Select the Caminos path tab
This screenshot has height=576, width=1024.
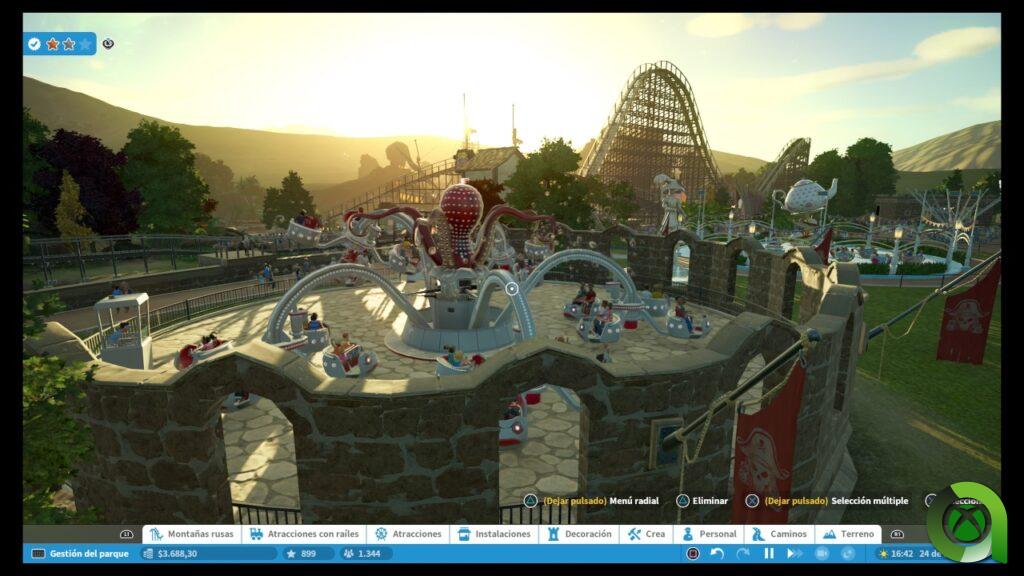point(779,534)
